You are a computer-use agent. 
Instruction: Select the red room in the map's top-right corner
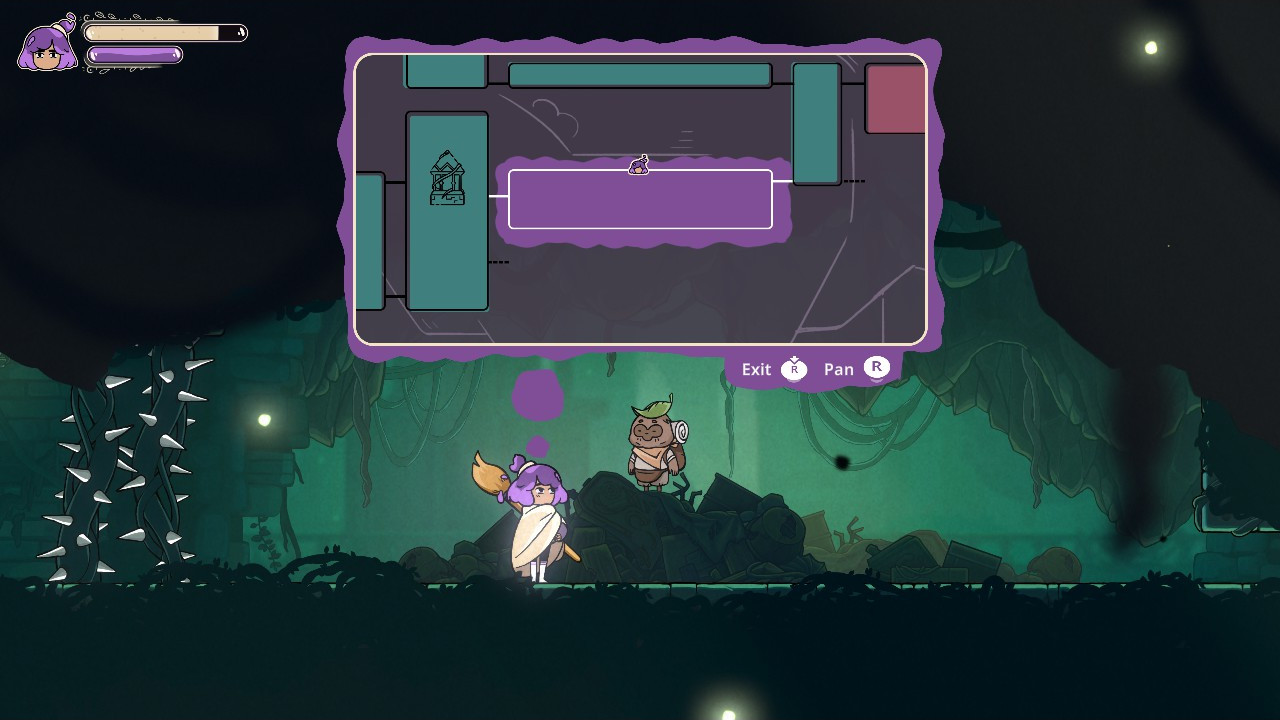point(895,99)
